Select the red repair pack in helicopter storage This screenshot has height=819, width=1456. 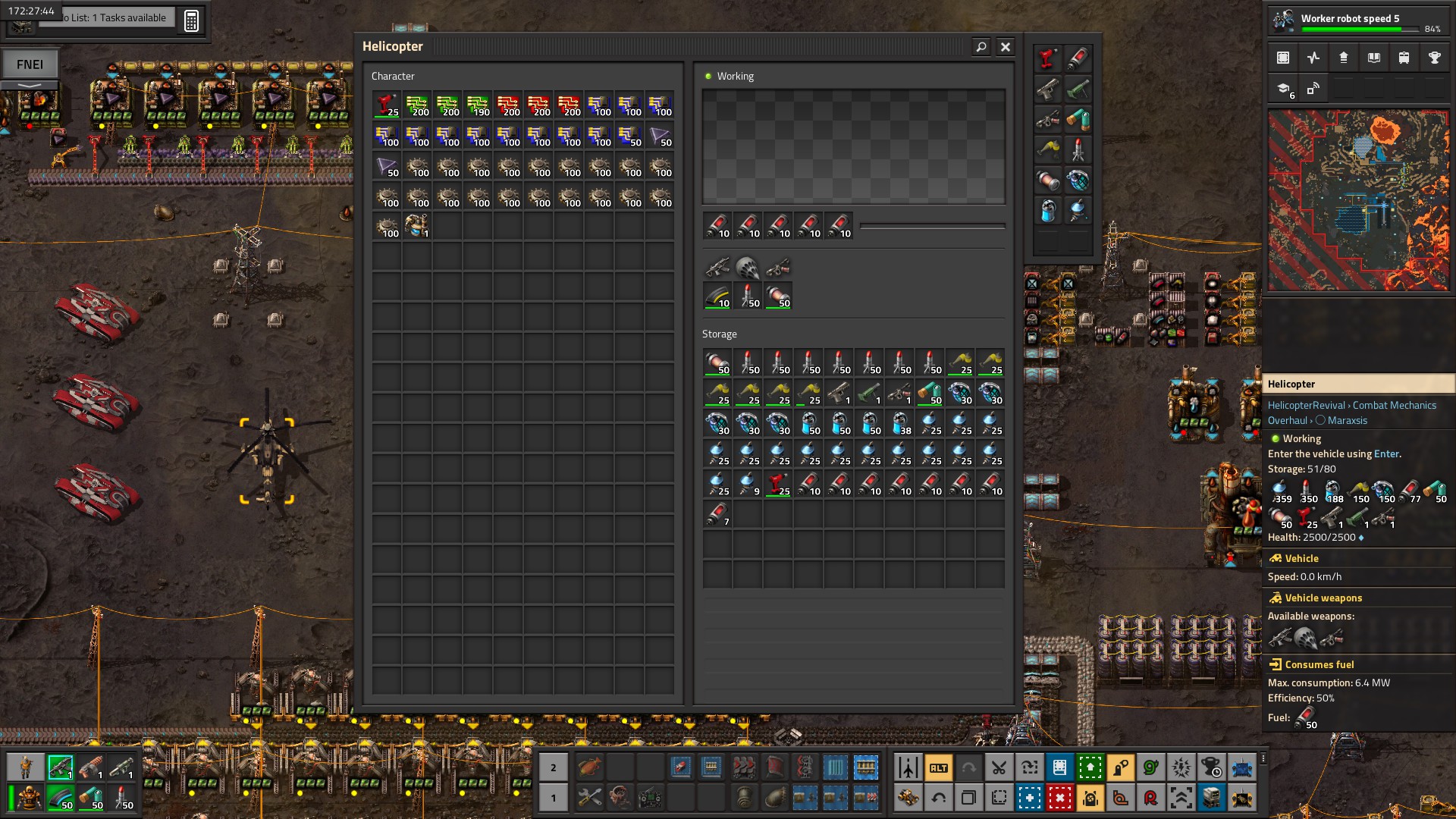778,484
